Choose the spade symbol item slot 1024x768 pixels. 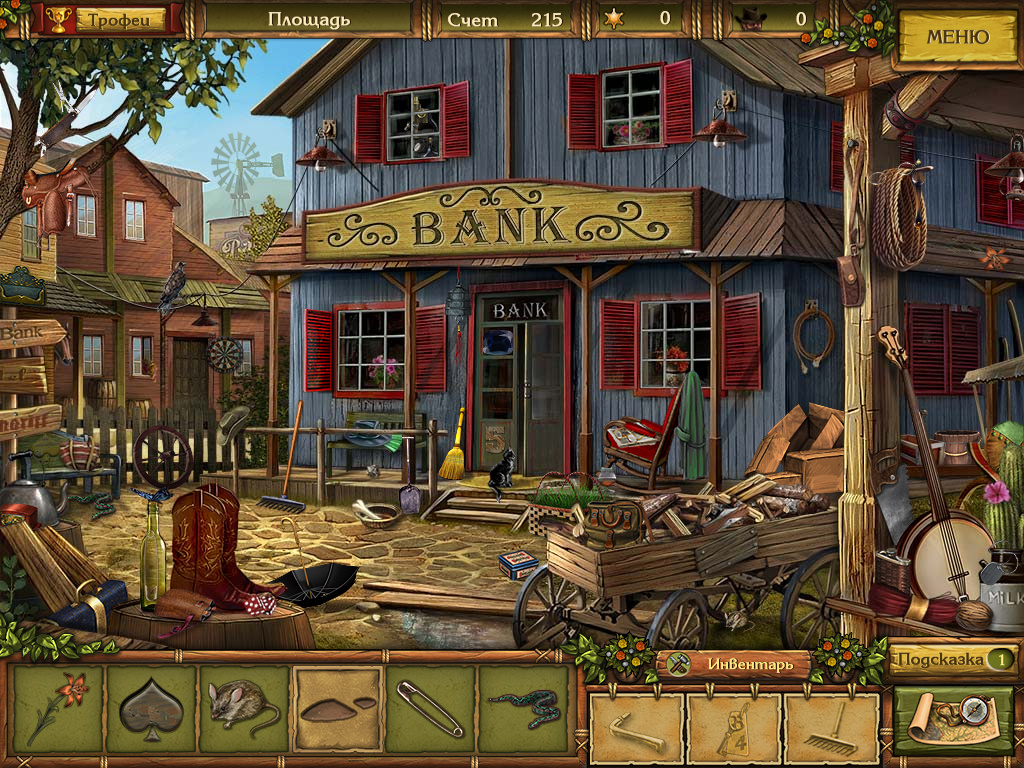pyautogui.click(x=151, y=709)
